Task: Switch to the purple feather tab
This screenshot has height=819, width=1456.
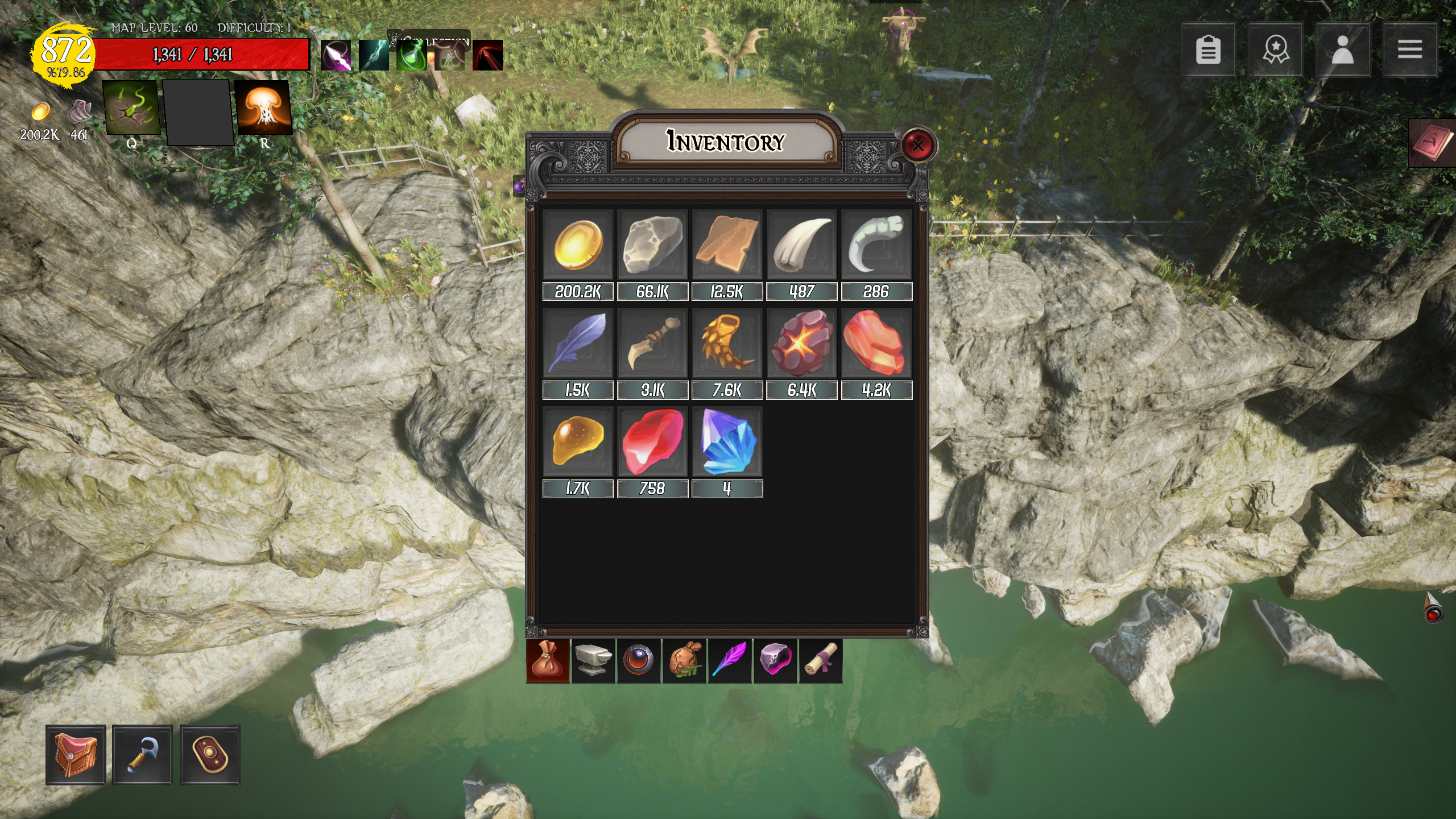Action: pyautogui.click(x=730, y=660)
